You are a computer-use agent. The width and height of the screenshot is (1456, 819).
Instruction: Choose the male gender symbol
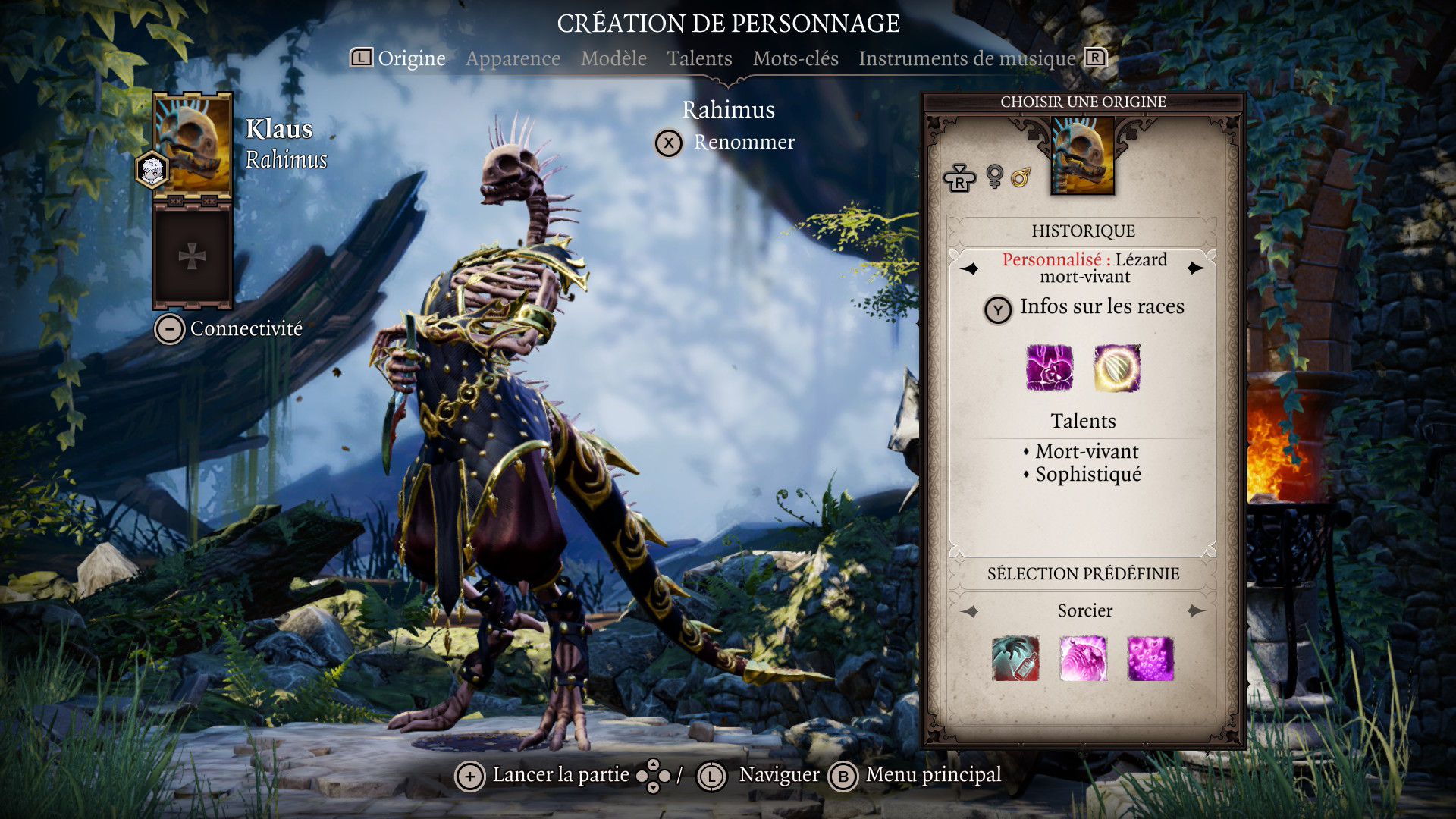click(x=1021, y=177)
